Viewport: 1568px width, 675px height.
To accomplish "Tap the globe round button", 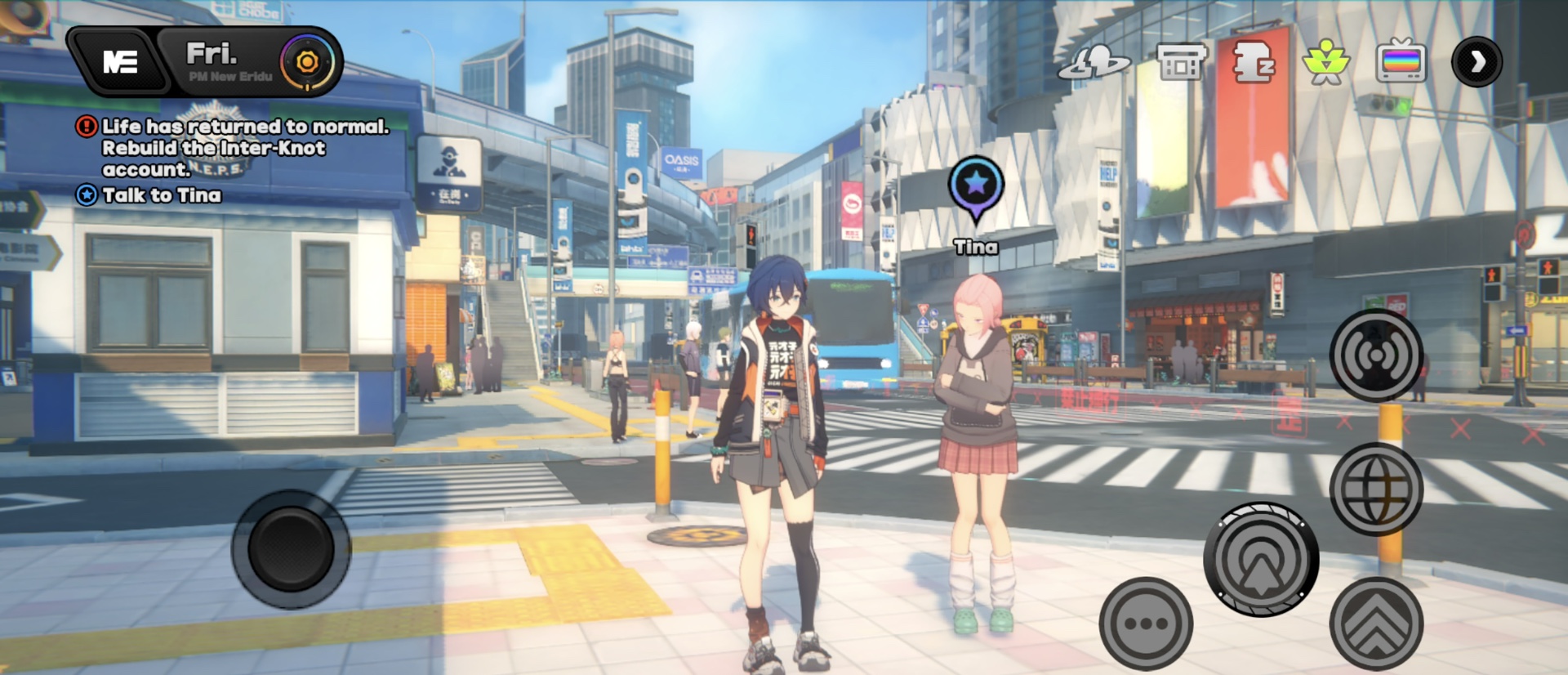I will click(x=1376, y=489).
